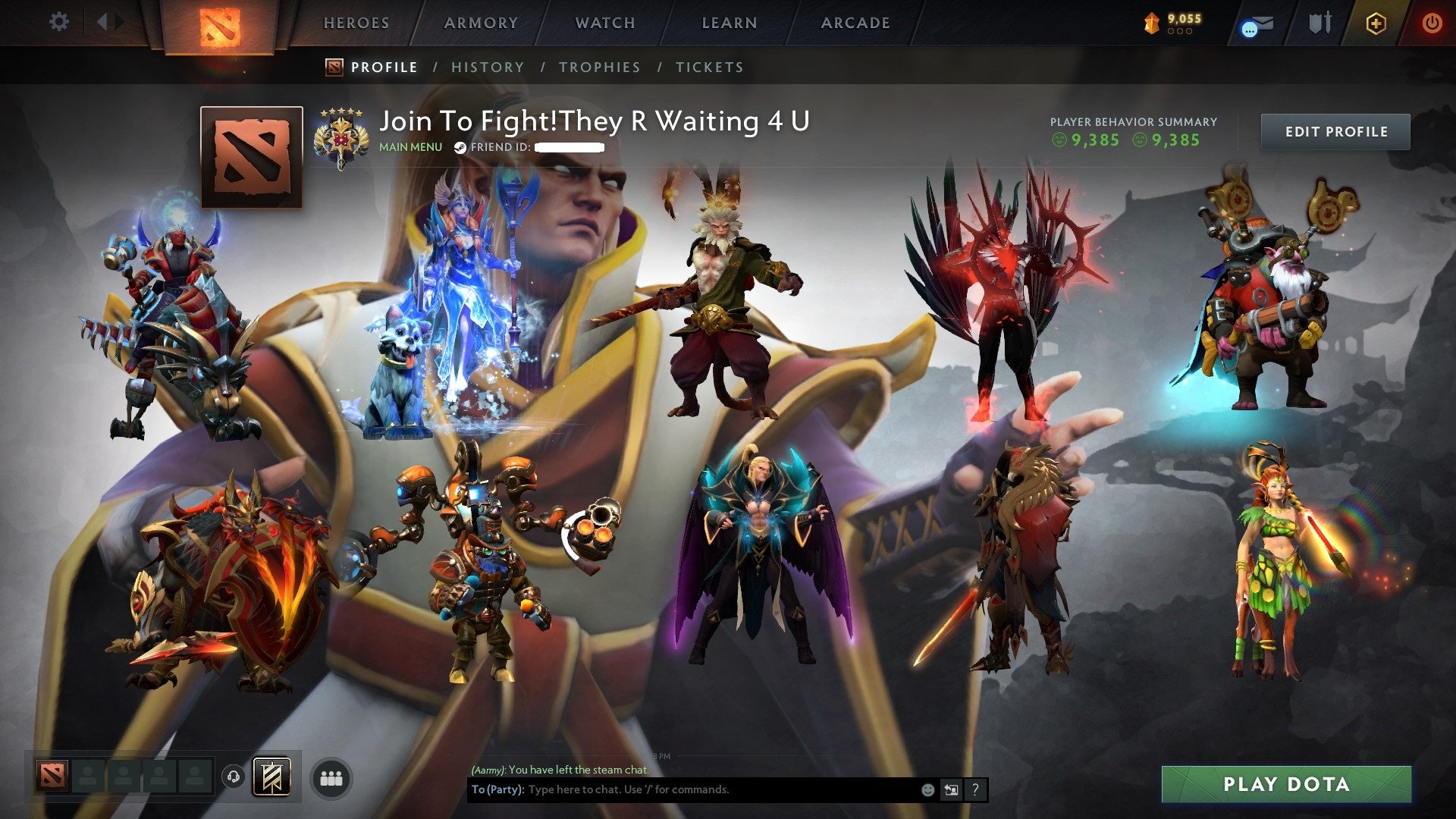Viewport: 1456px width, 819px height.
Task: Switch to the TROPHIES tab
Action: click(600, 67)
